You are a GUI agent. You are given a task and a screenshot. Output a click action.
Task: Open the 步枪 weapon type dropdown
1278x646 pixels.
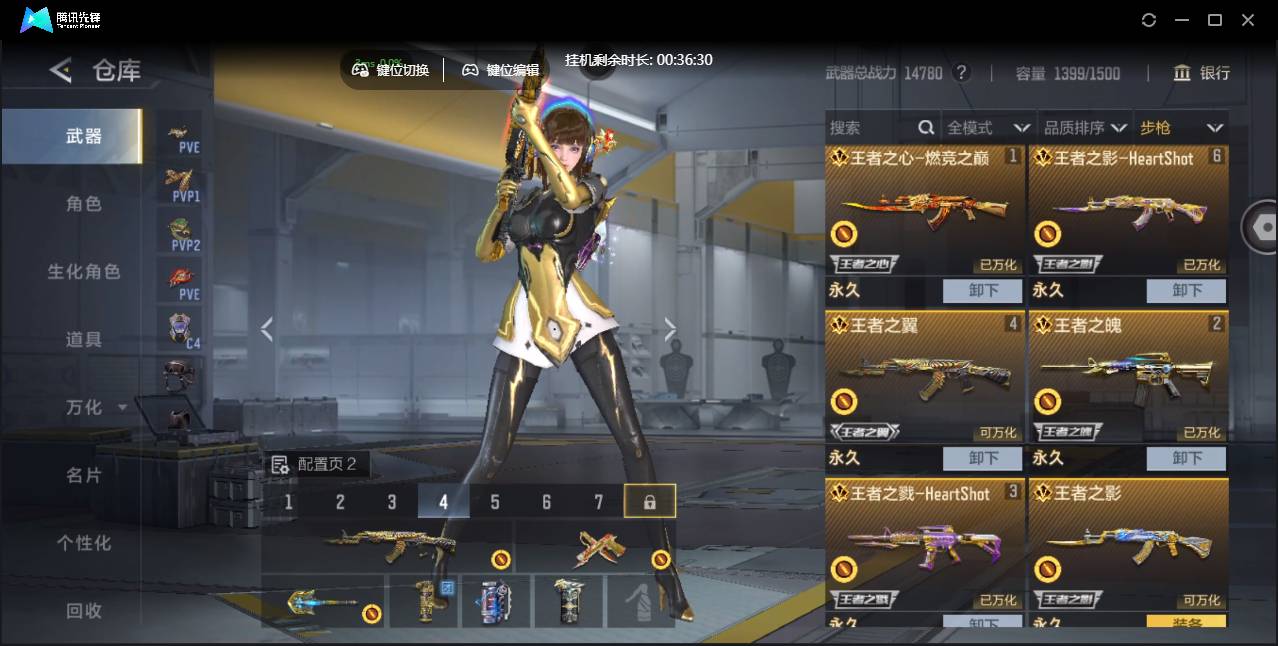point(1181,128)
